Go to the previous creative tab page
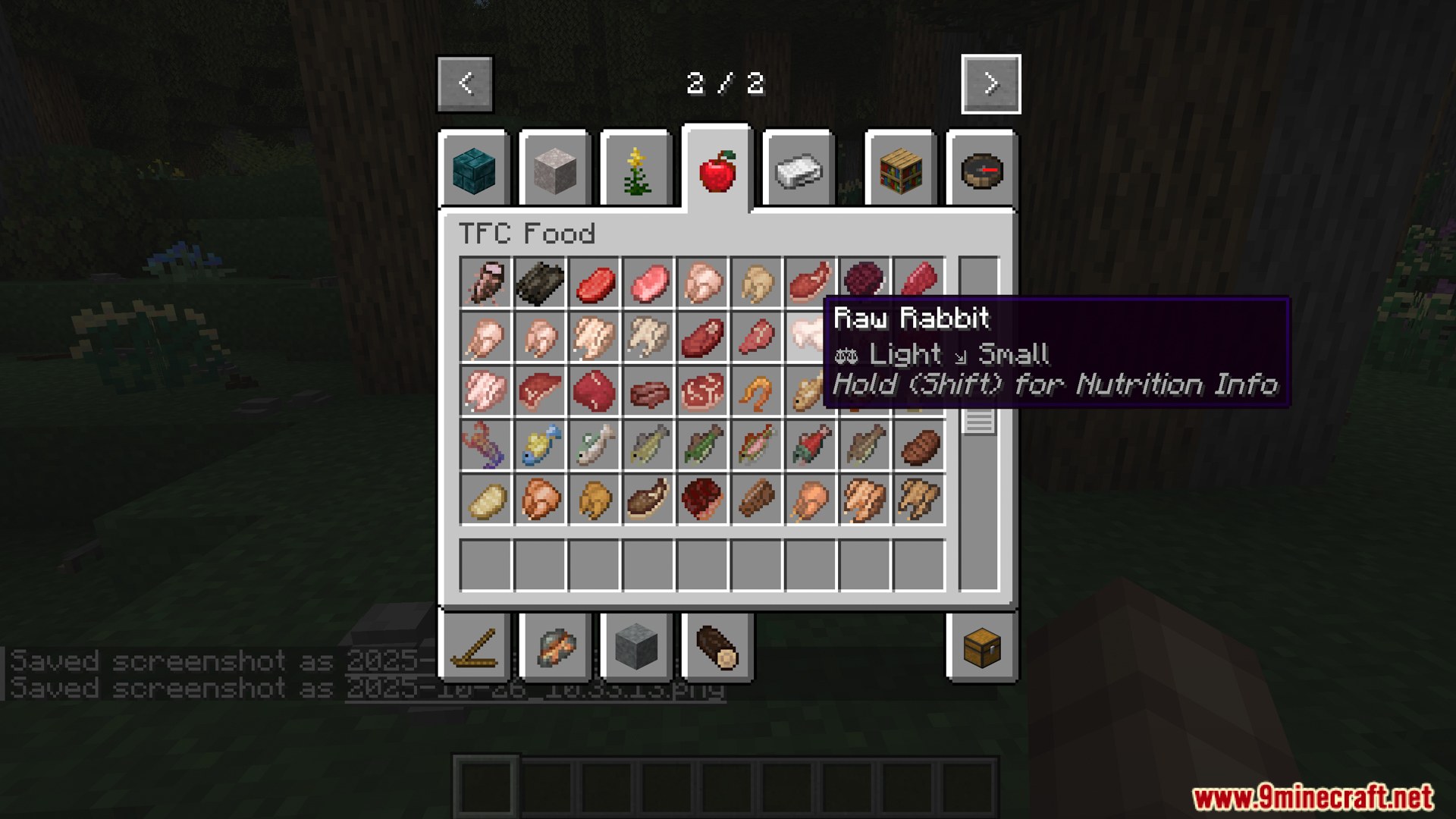This screenshot has height=819, width=1456. click(x=465, y=83)
